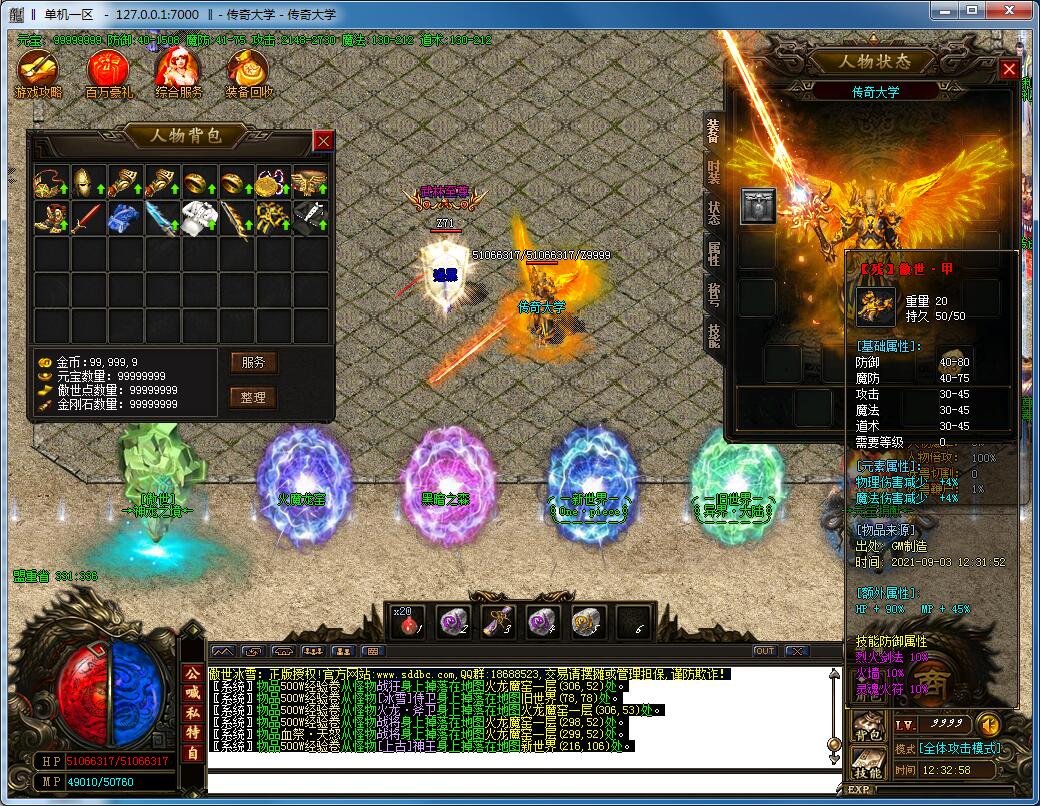The width and height of the screenshot is (1040, 806).
Task: Switch to the 技能 skills tab on status panel
Action: click(713, 335)
